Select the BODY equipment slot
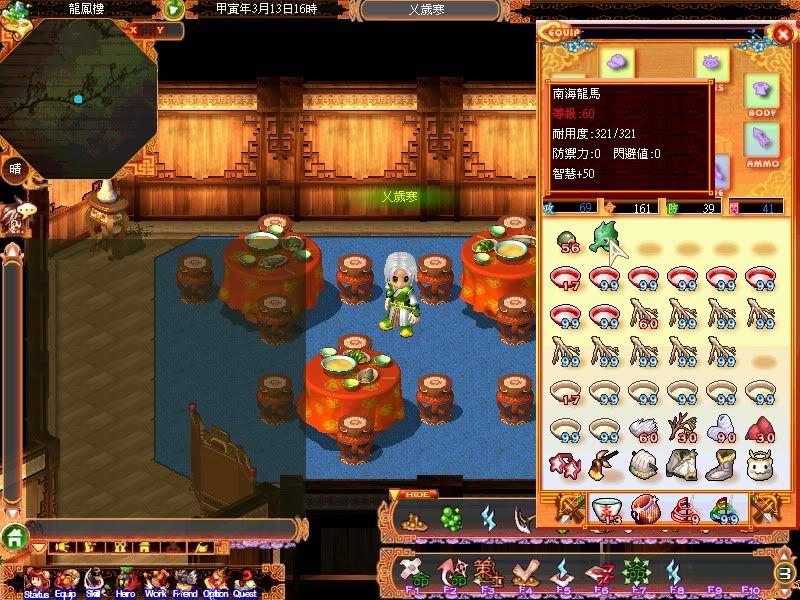This screenshot has width=800, height=600. [x=763, y=96]
